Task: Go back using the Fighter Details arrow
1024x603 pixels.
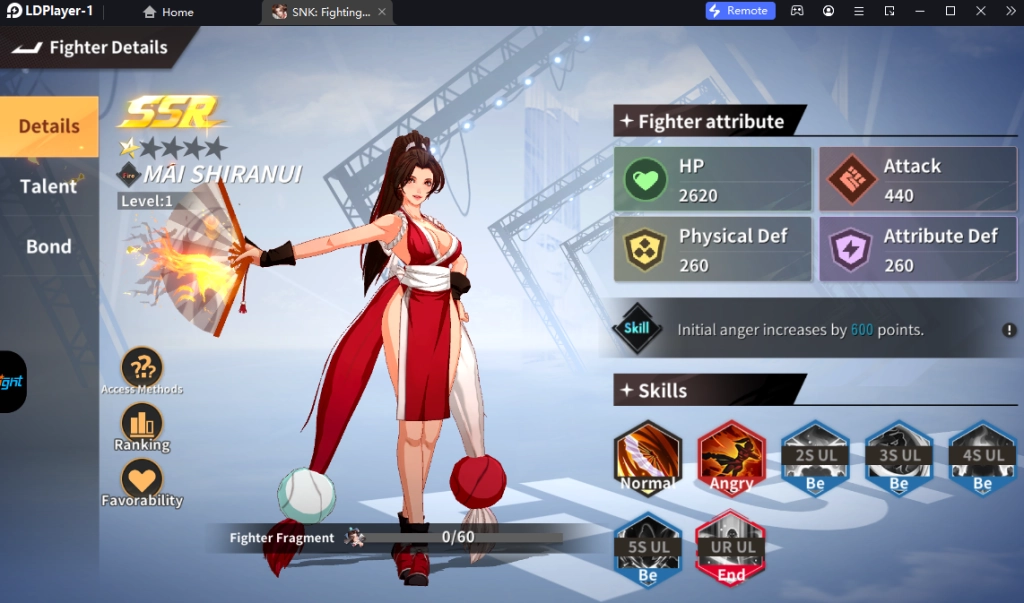Action: (27, 47)
